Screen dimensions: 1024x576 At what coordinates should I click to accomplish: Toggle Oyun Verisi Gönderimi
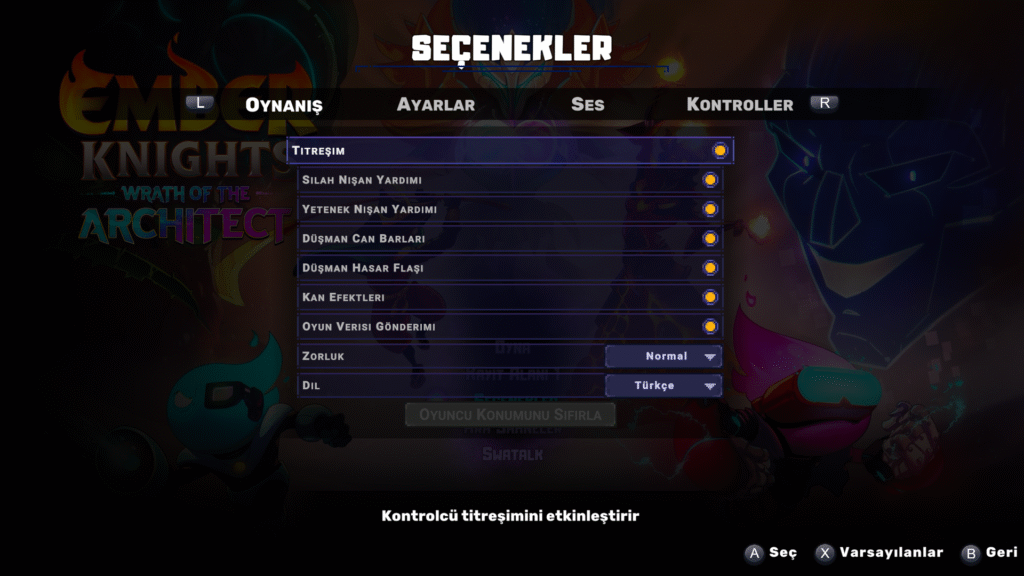click(710, 326)
